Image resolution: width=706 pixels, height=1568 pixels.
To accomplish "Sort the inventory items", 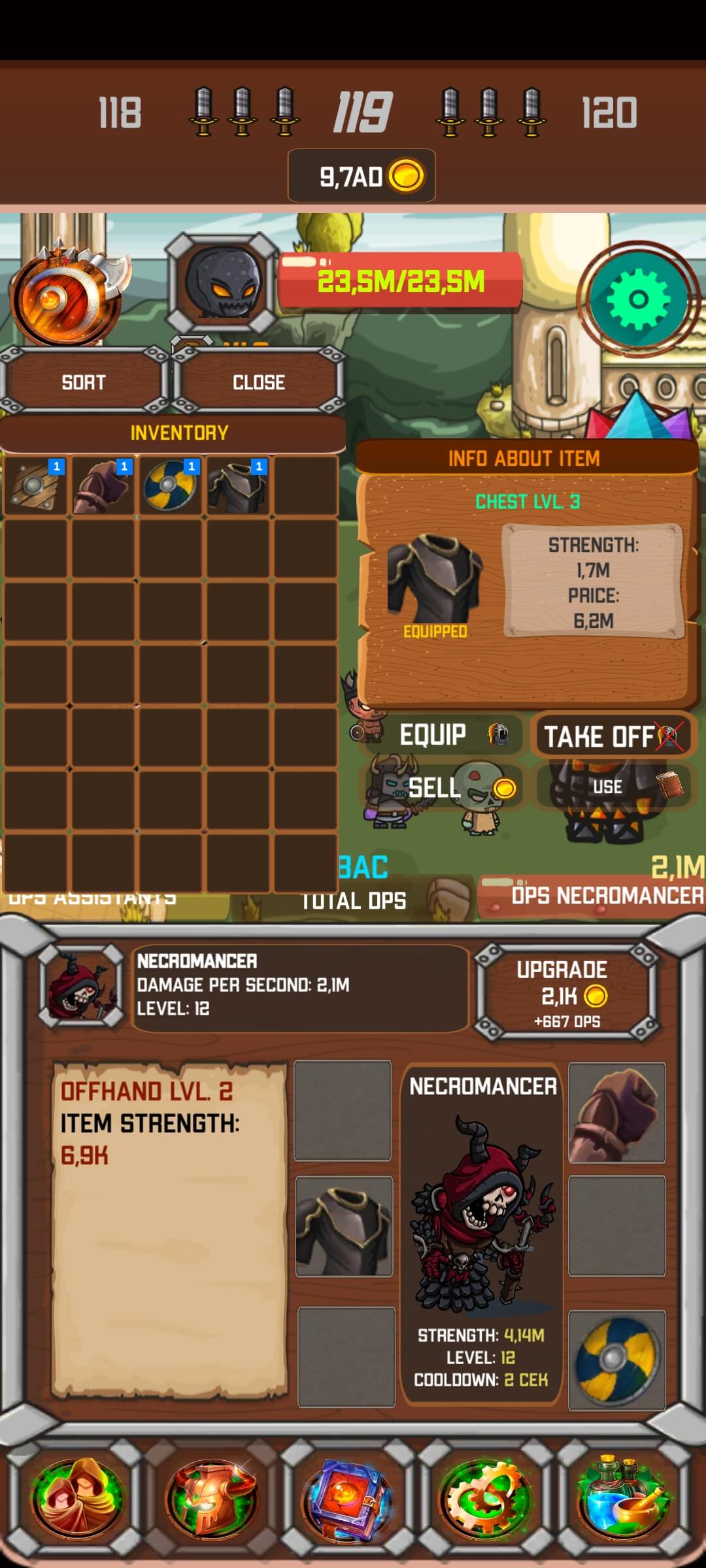I will (83, 382).
